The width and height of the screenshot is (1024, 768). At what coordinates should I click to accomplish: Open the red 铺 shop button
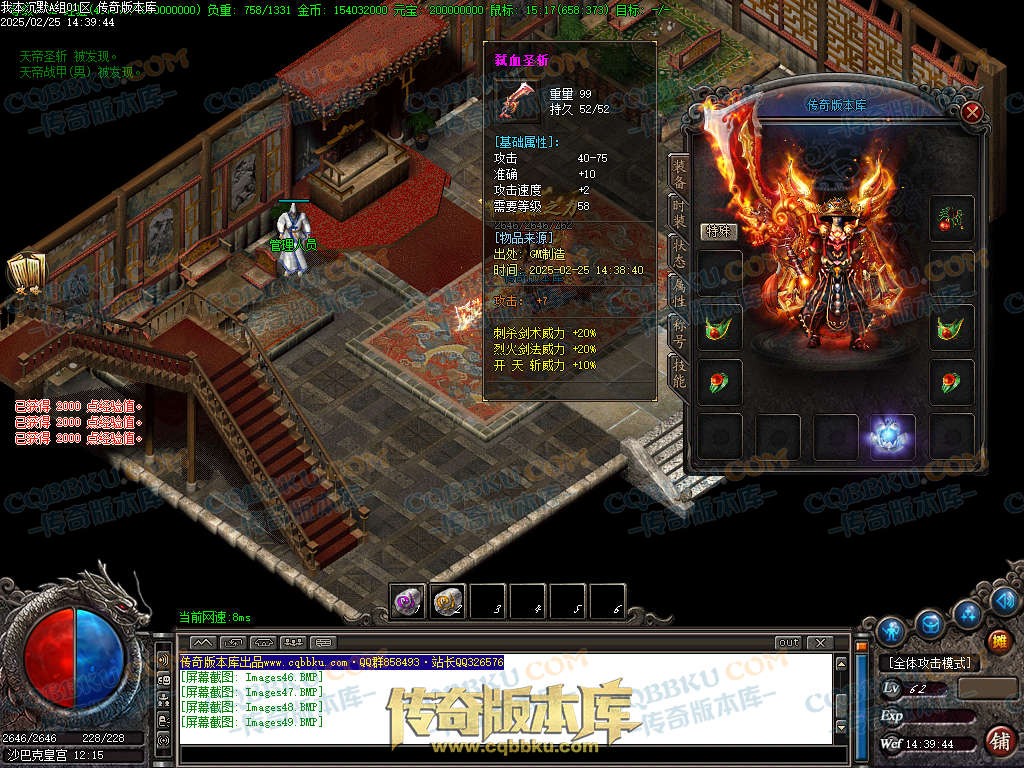click(x=998, y=740)
